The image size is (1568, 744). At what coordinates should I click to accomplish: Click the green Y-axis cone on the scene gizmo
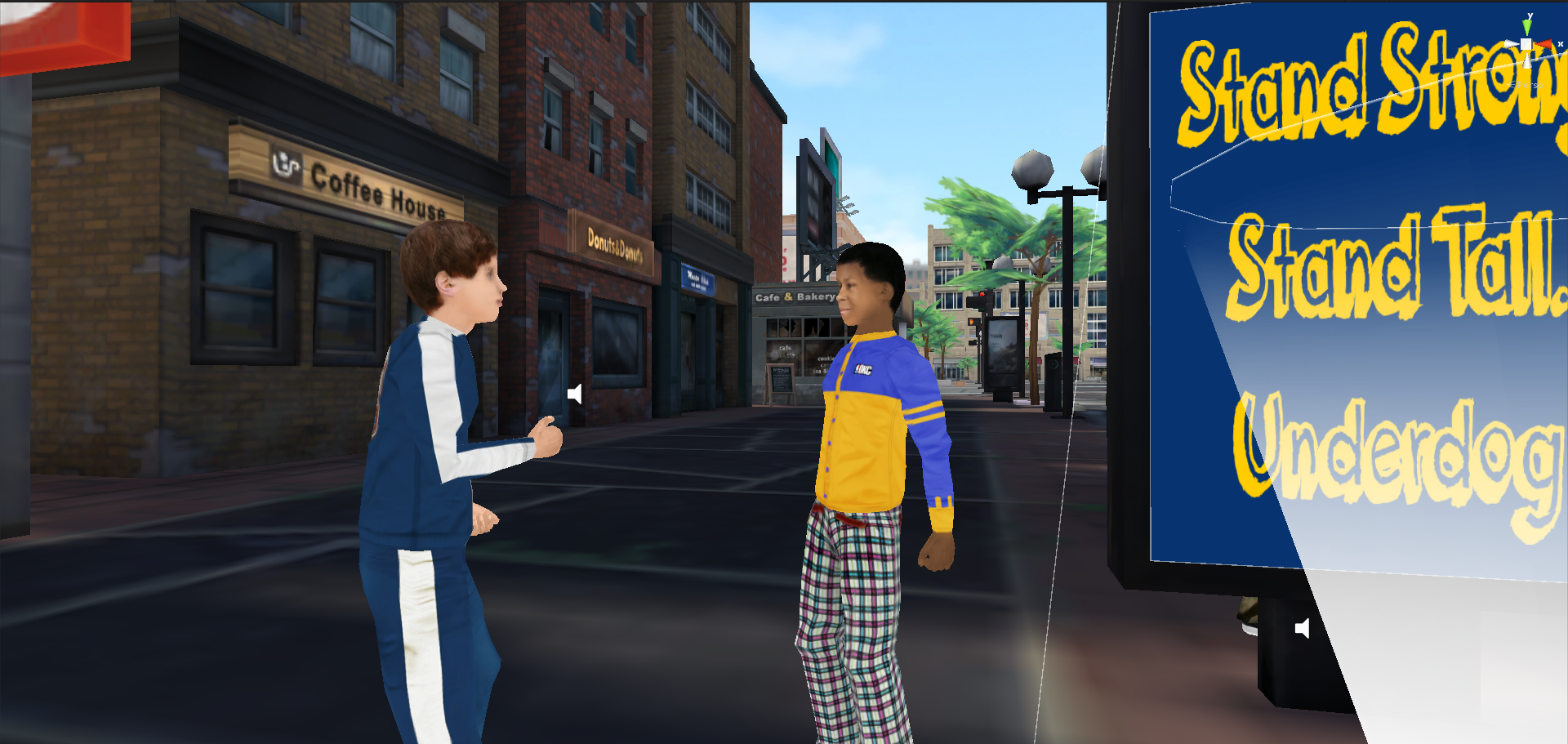point(1527,28)
